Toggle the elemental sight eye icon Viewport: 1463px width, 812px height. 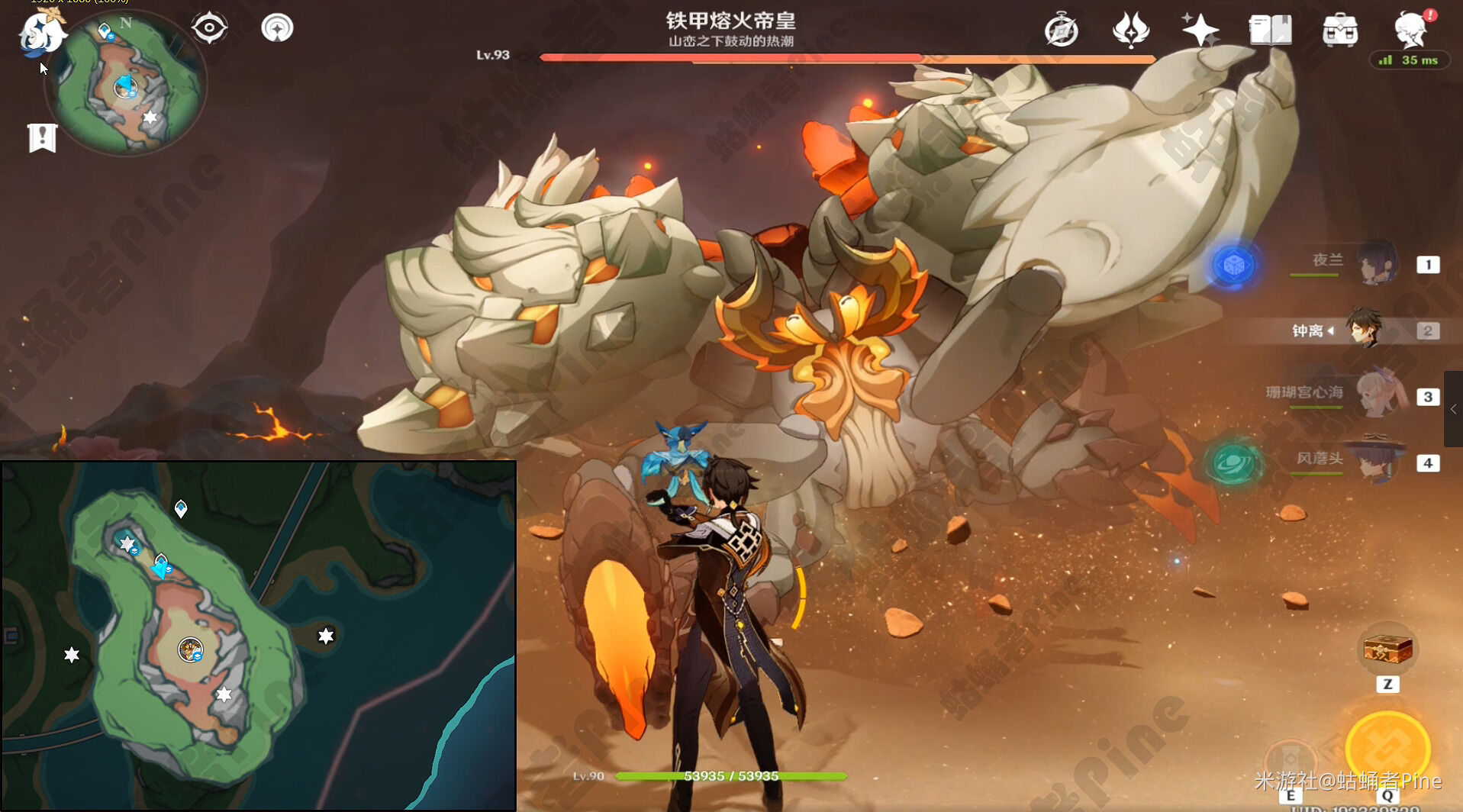(209, 29)
